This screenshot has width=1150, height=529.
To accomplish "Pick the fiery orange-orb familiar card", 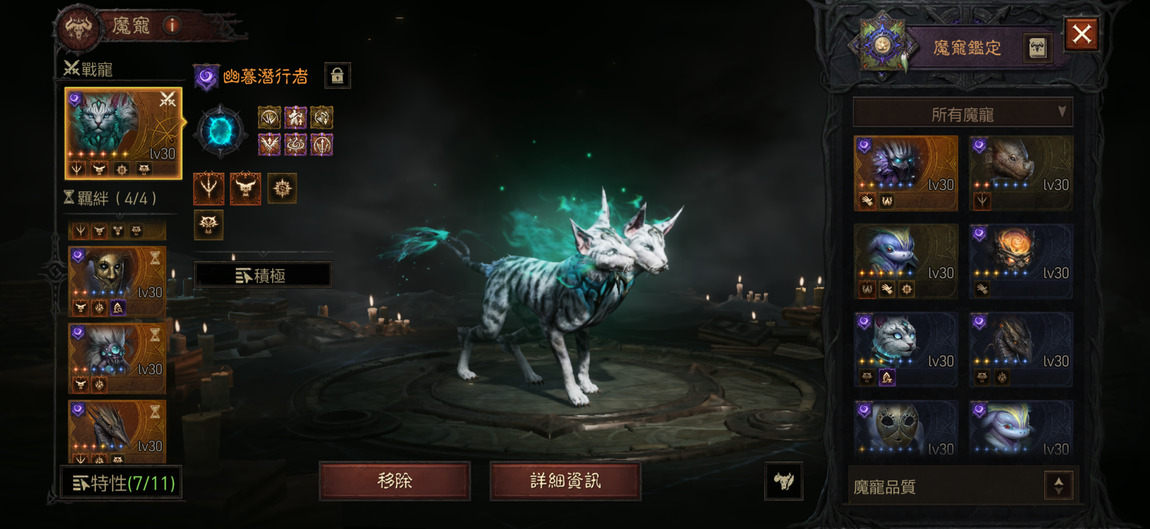I will 1020,261.
